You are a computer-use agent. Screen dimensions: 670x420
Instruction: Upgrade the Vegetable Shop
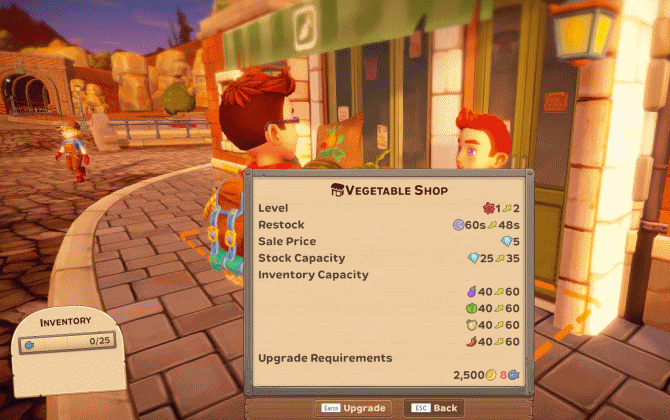pyautogui.click(x=352, y=408)
